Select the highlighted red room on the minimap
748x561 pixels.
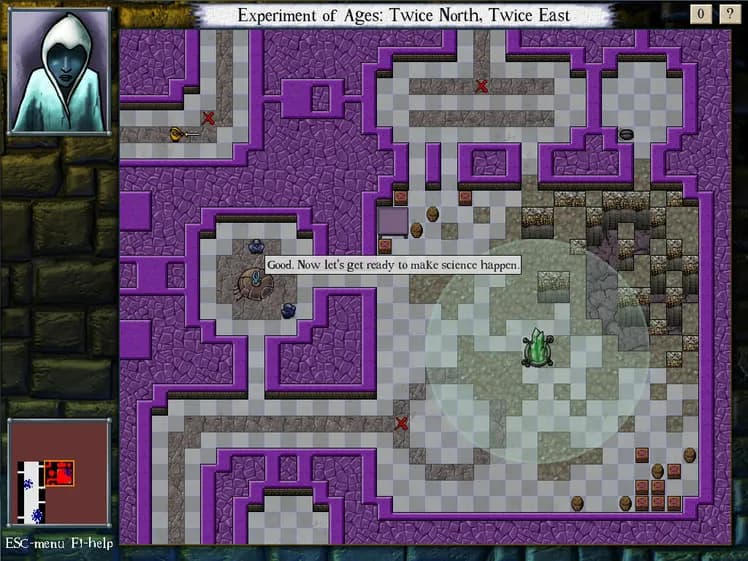60,473
